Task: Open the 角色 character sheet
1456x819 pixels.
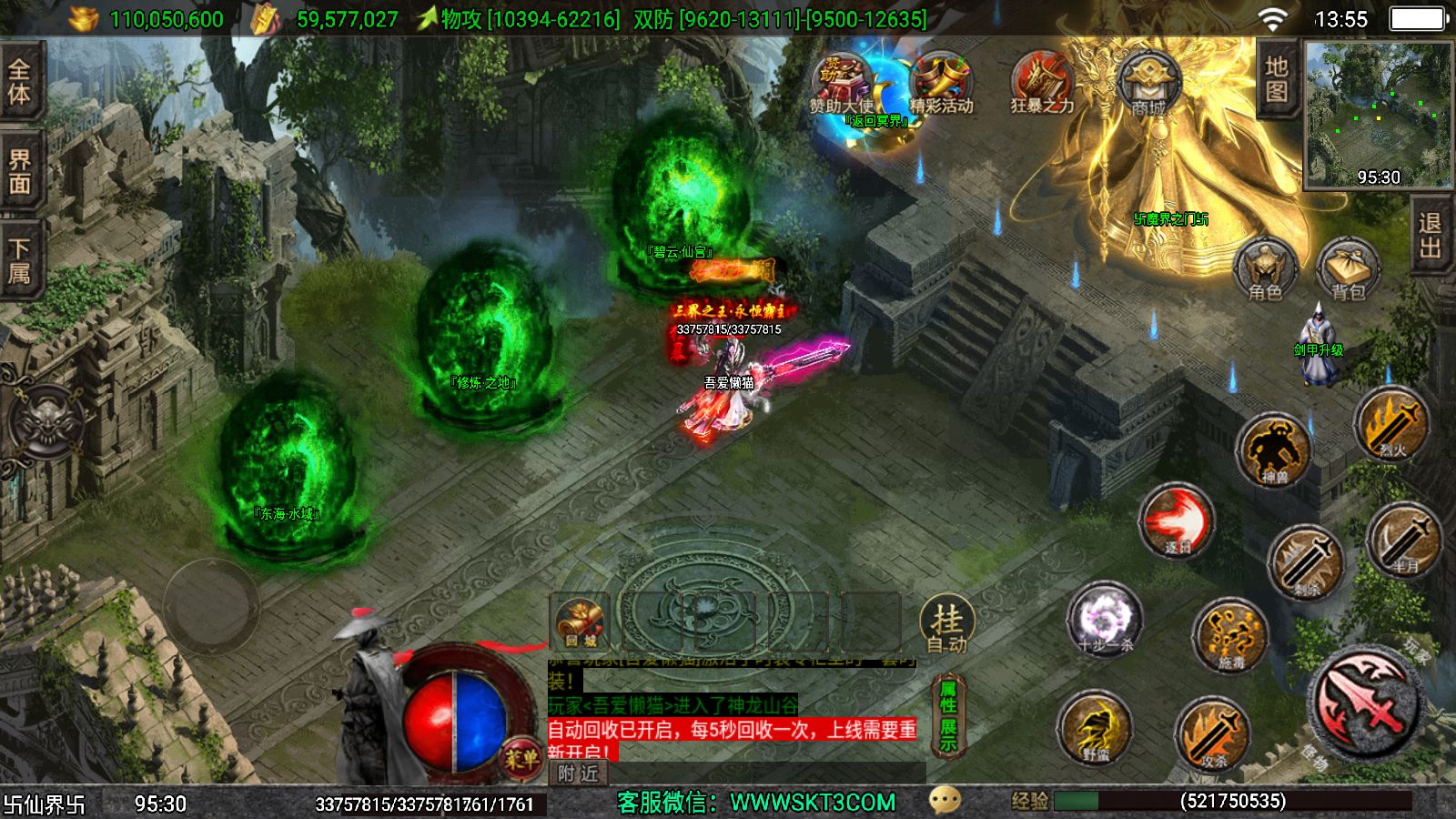Action: tap(1265, 268)
